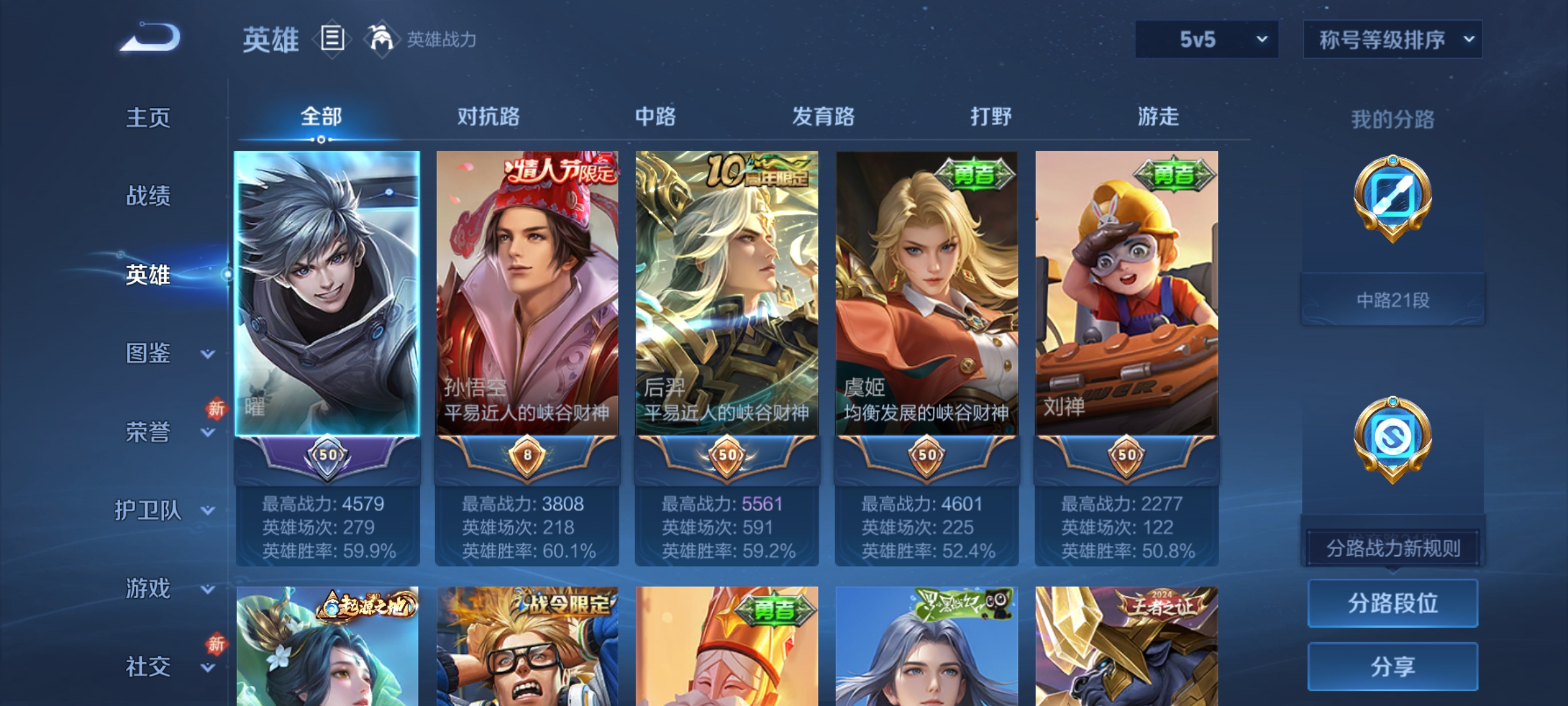1568x706 pixels.
Task: Collapse the 游戏 sidebar chevron
Action: pos(206,590)
